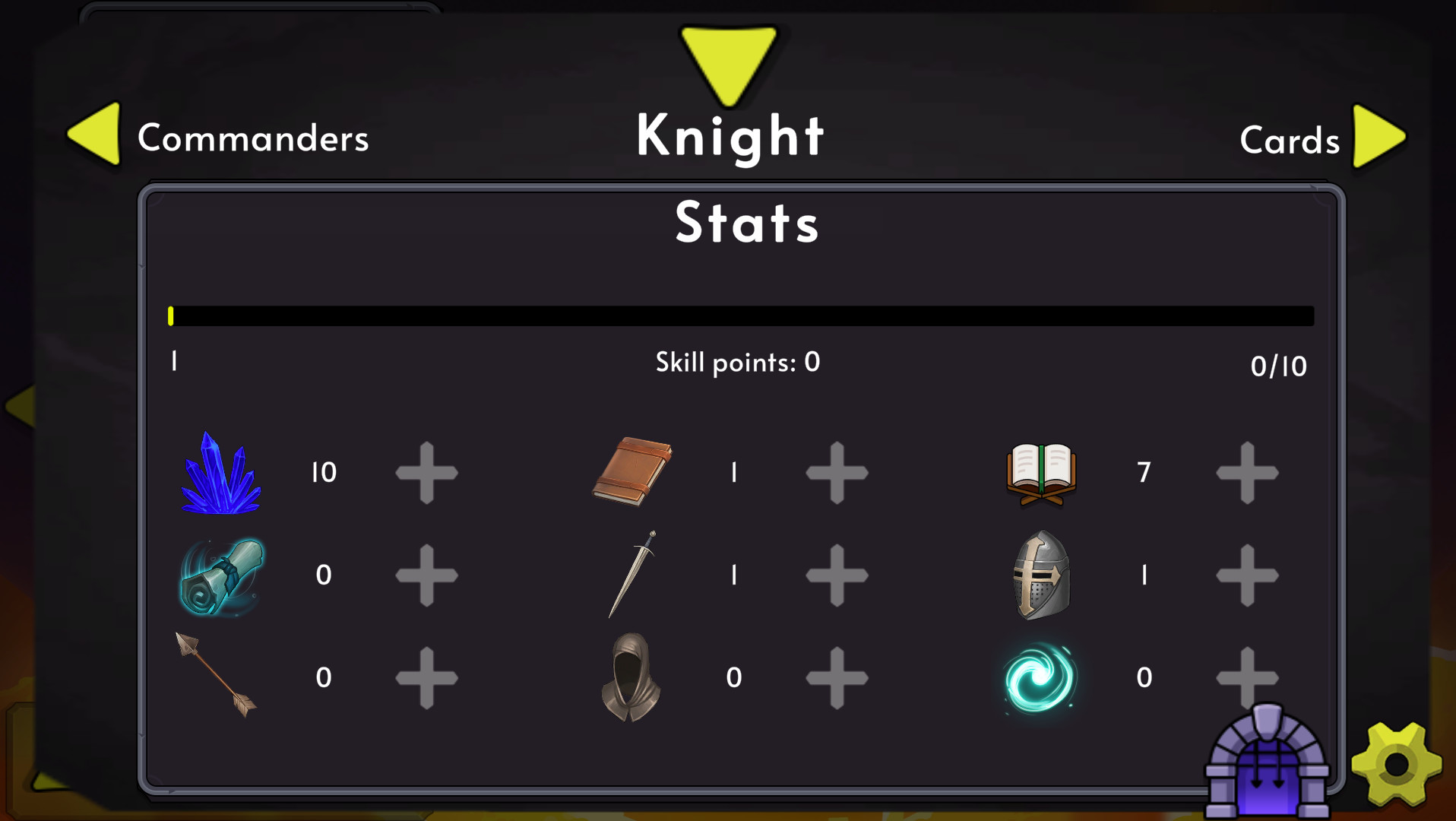The image size is (1456, 821).
Task: Click the brown spellbook stat icon
Action: point(631,471)
